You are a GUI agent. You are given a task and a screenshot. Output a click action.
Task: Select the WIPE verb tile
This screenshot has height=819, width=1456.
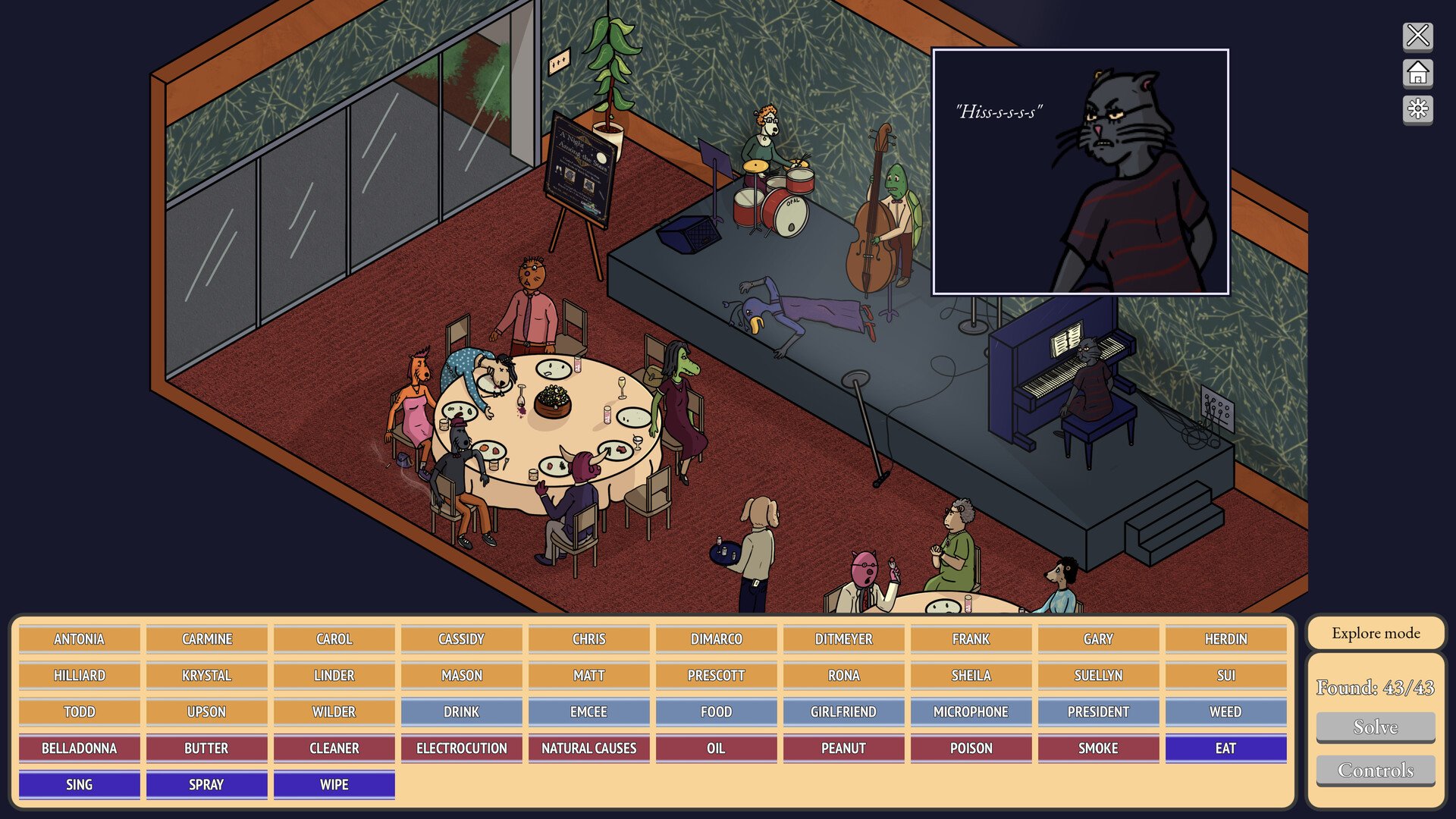click(334, 785)
